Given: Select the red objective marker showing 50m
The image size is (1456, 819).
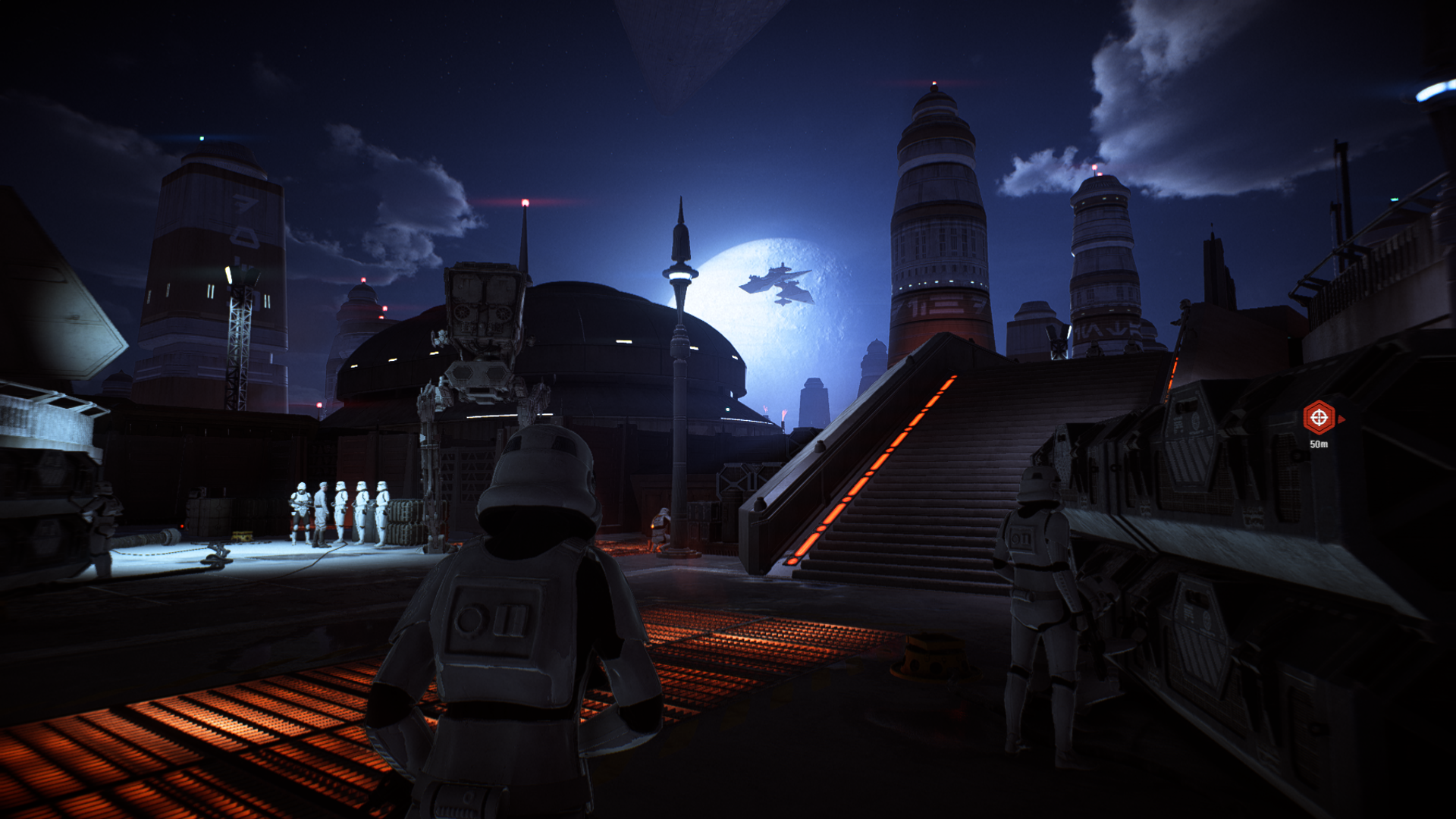Looking at the screenshot, I should point(1319,418).
